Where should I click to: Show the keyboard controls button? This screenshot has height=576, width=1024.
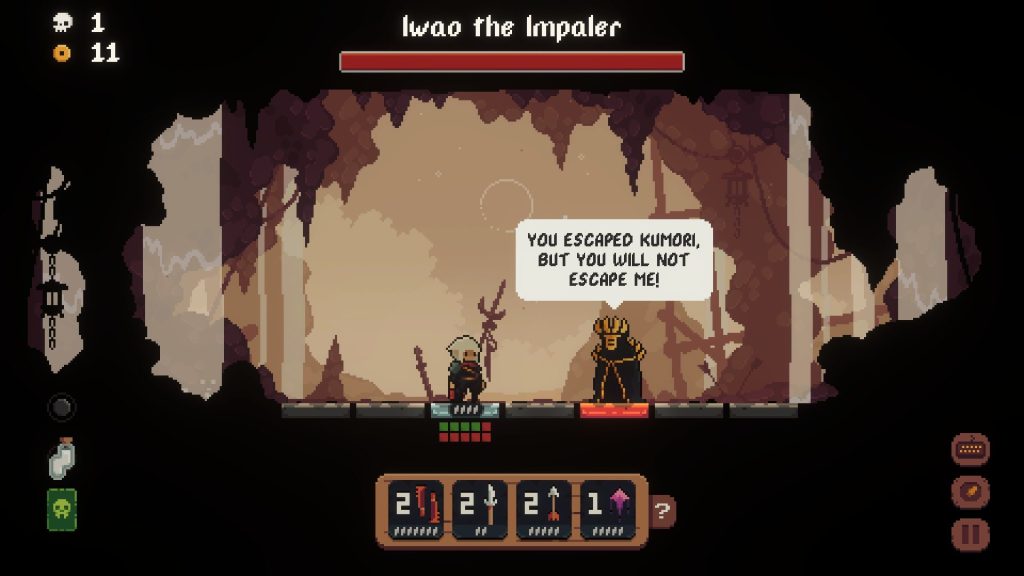pyautogui.click(x=970, y=450)
